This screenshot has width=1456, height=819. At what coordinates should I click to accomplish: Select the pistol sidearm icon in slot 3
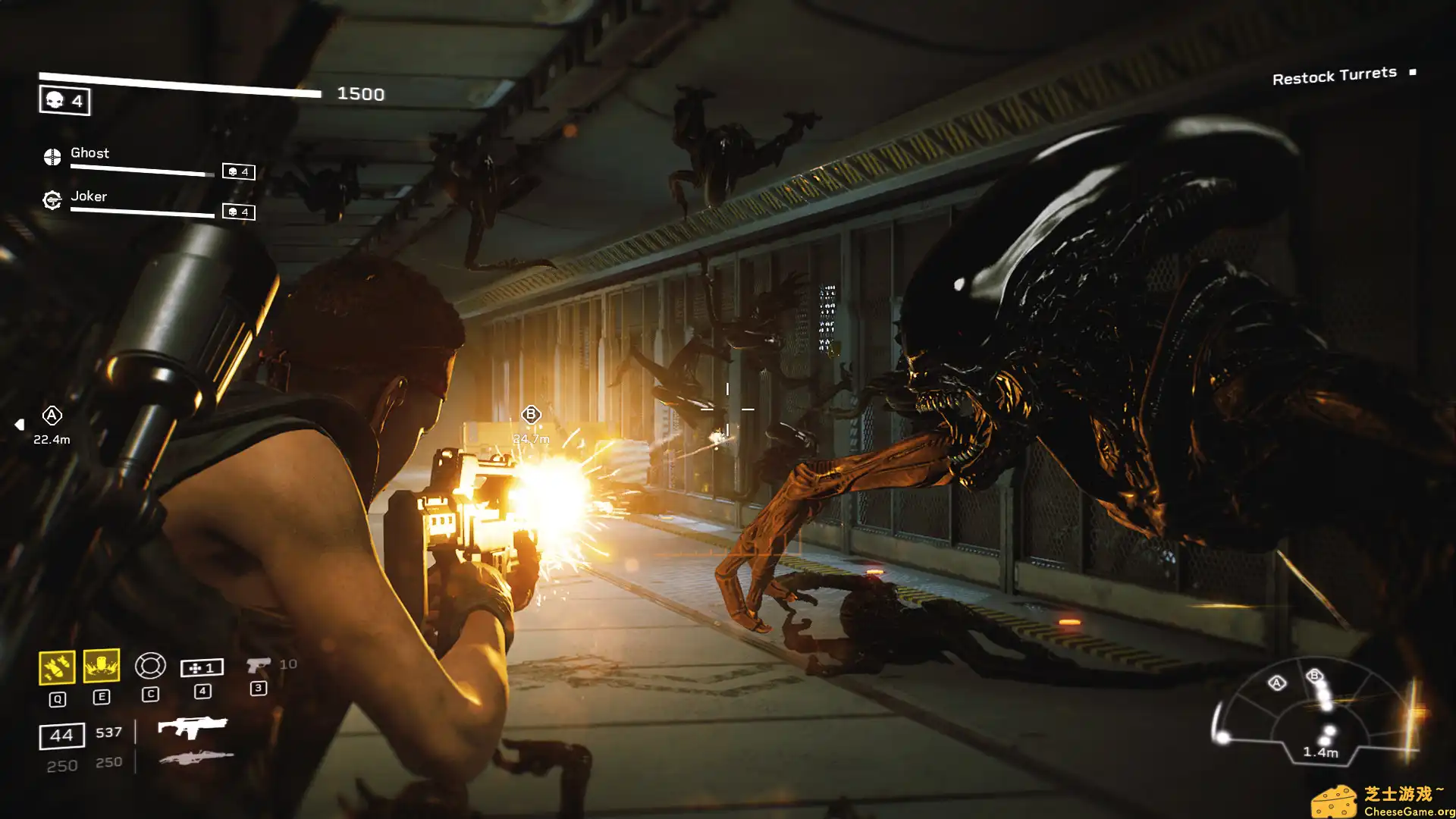(259, 664)
